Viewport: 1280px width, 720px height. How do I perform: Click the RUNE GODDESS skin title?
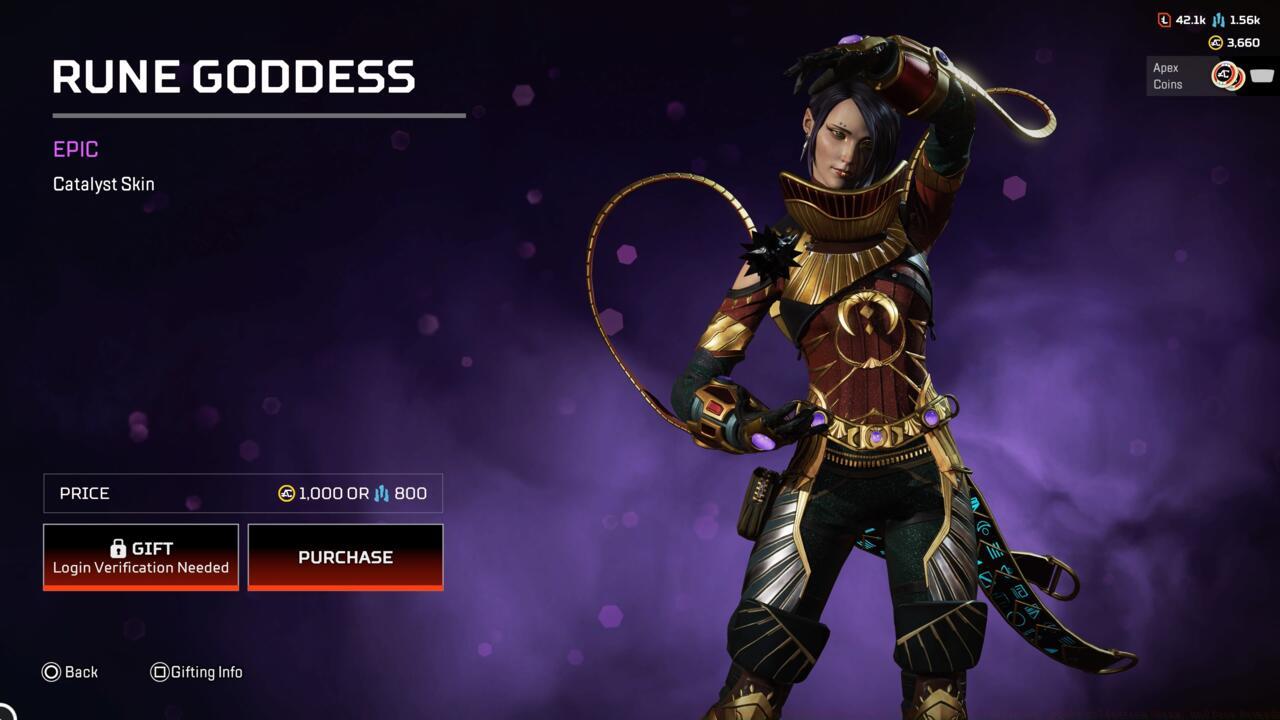pyautogui.click(x=234, y=76)
